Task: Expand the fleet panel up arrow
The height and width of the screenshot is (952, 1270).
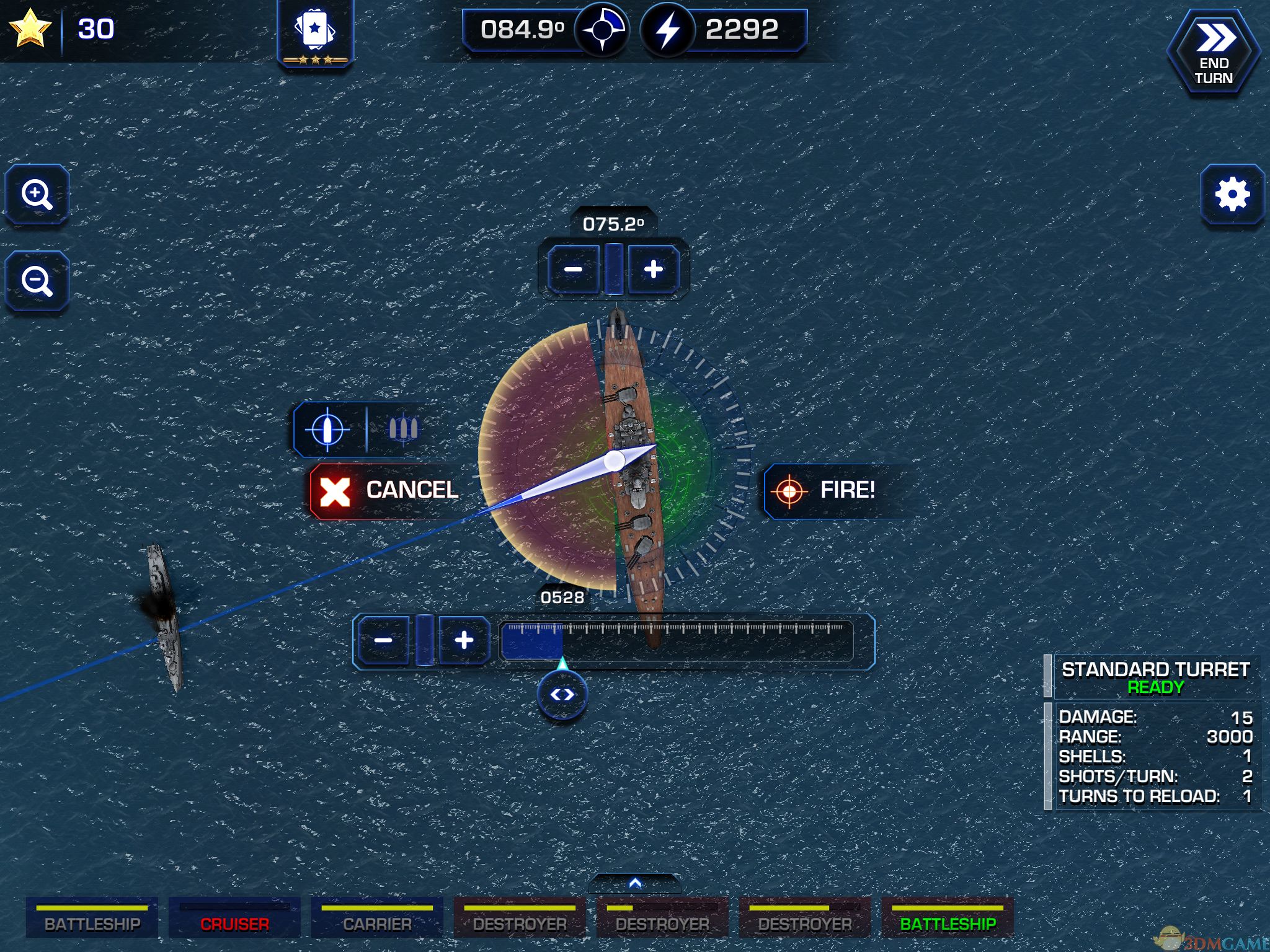Action: click(x=634, y=883)
